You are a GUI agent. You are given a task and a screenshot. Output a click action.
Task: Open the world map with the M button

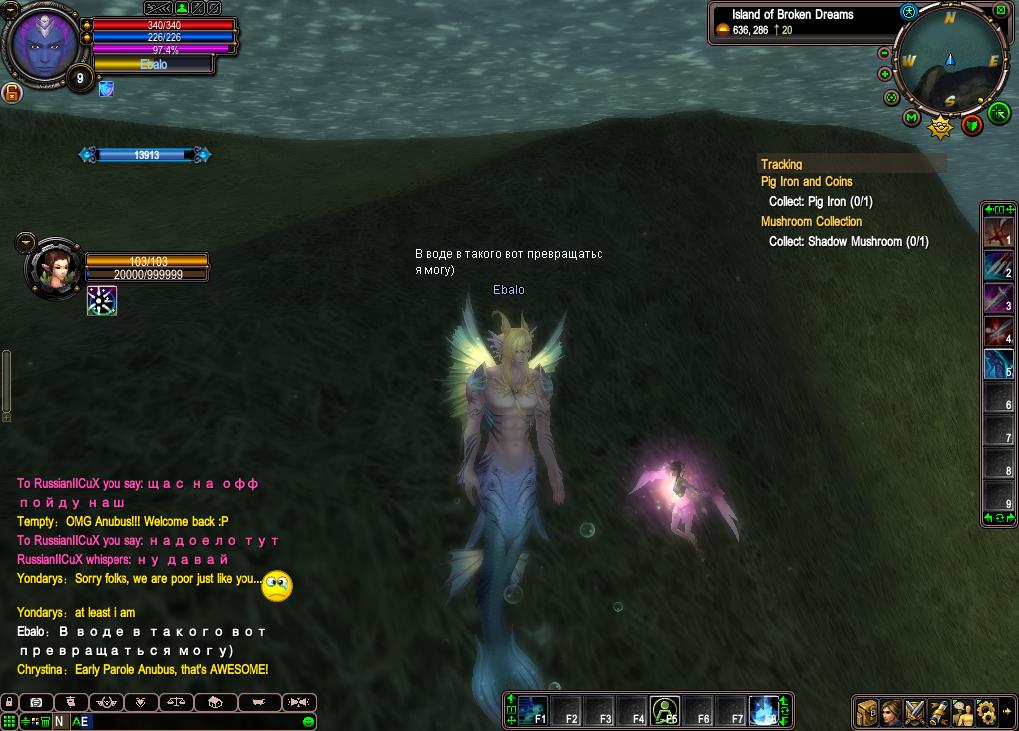click(x=911, y=118)
